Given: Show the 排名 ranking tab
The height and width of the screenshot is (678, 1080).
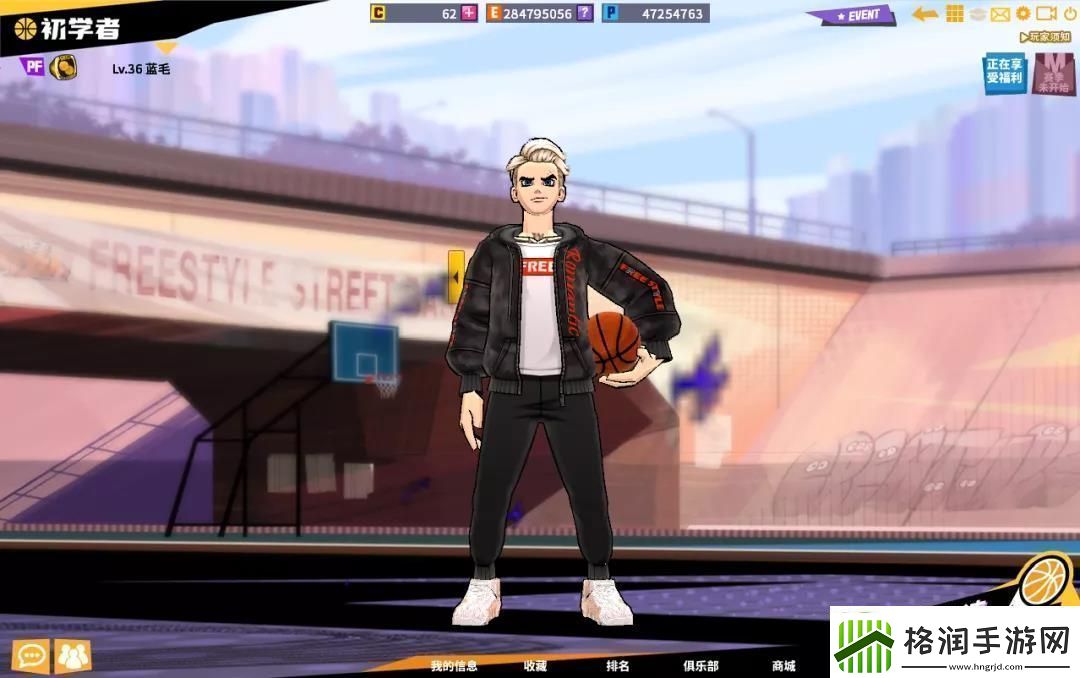Looking at the screenshot, I should click(x=618, y=666).
